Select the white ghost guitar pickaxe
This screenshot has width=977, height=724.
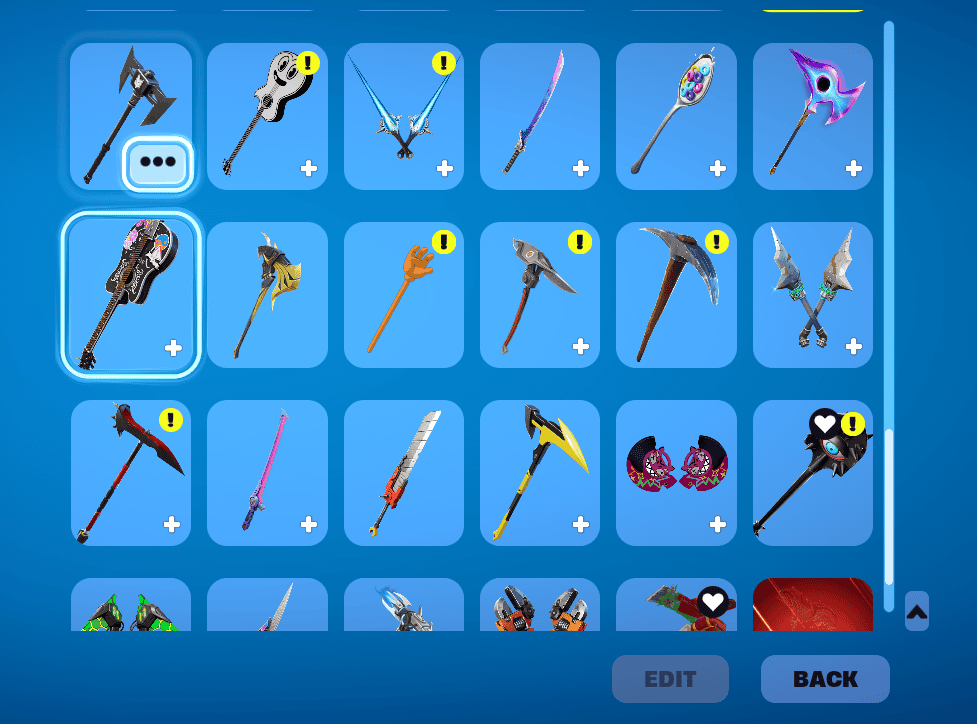267,116
